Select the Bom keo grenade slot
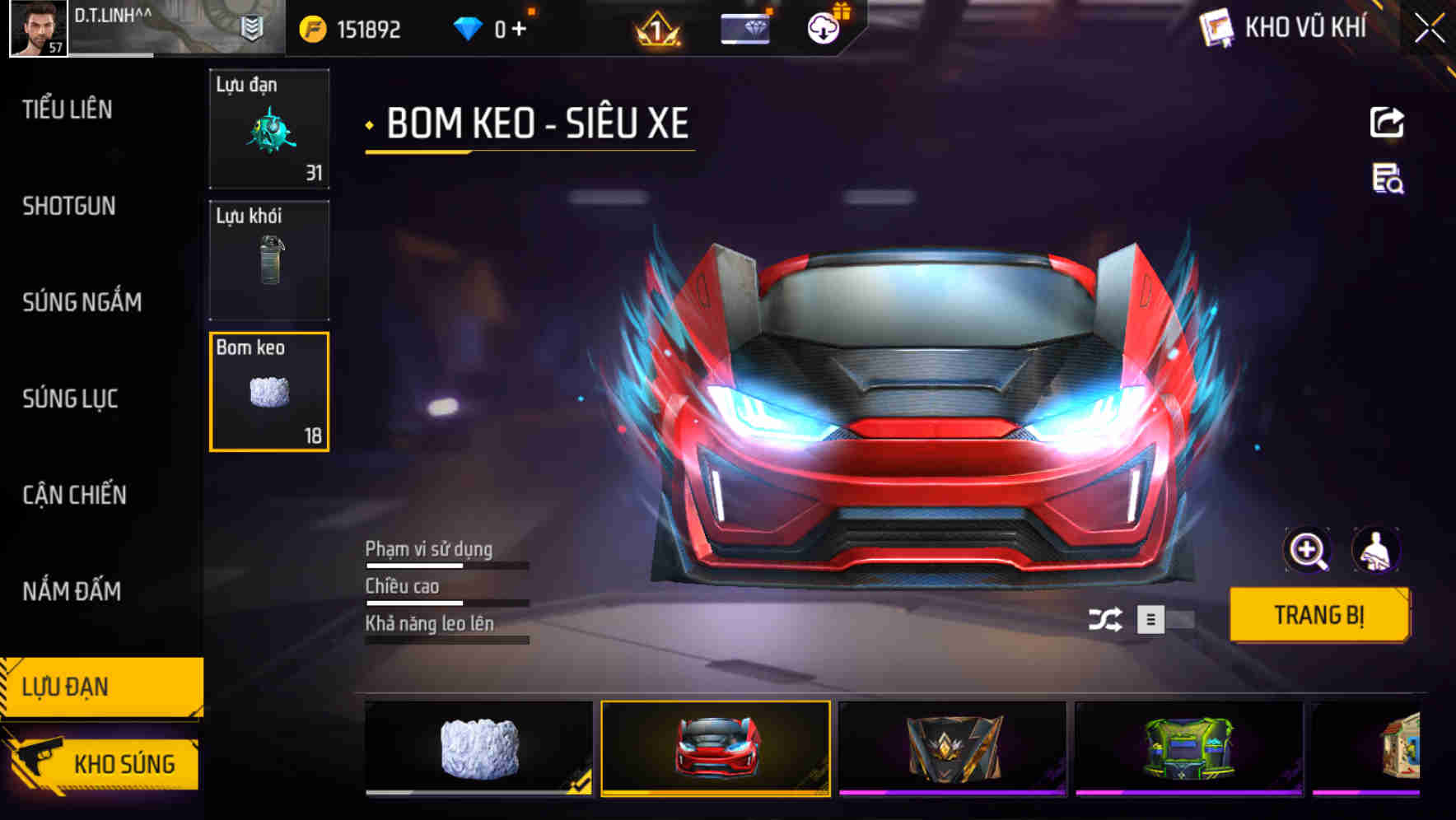The width and height of the screenshot is (1456, 820). (x=269, y=391)
